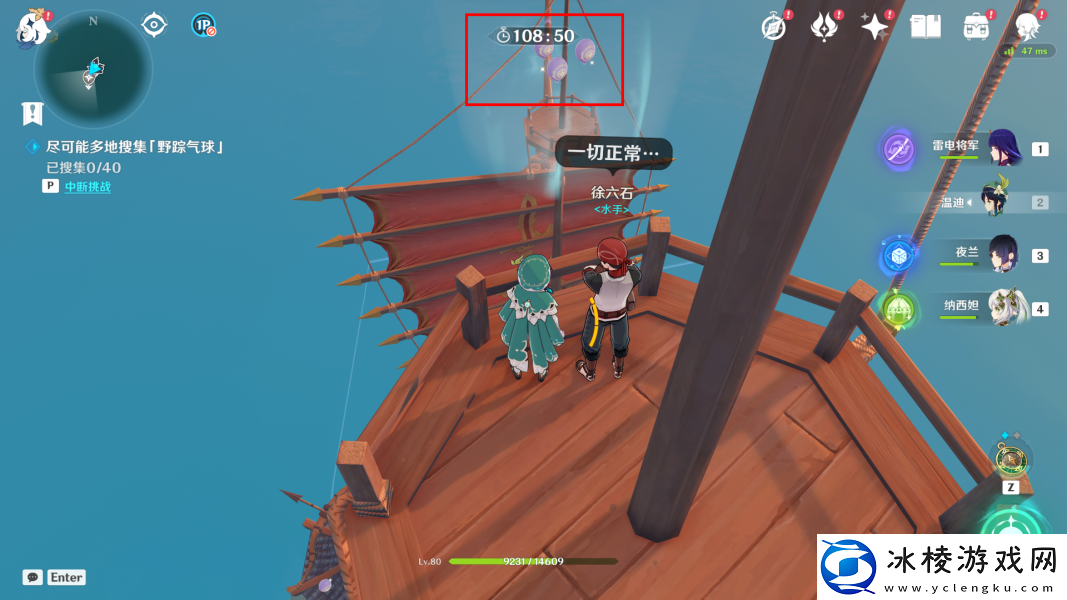1067x600 pixels.
Task: Open the Adventurer Handbook book icon
Action: [925, 27]
